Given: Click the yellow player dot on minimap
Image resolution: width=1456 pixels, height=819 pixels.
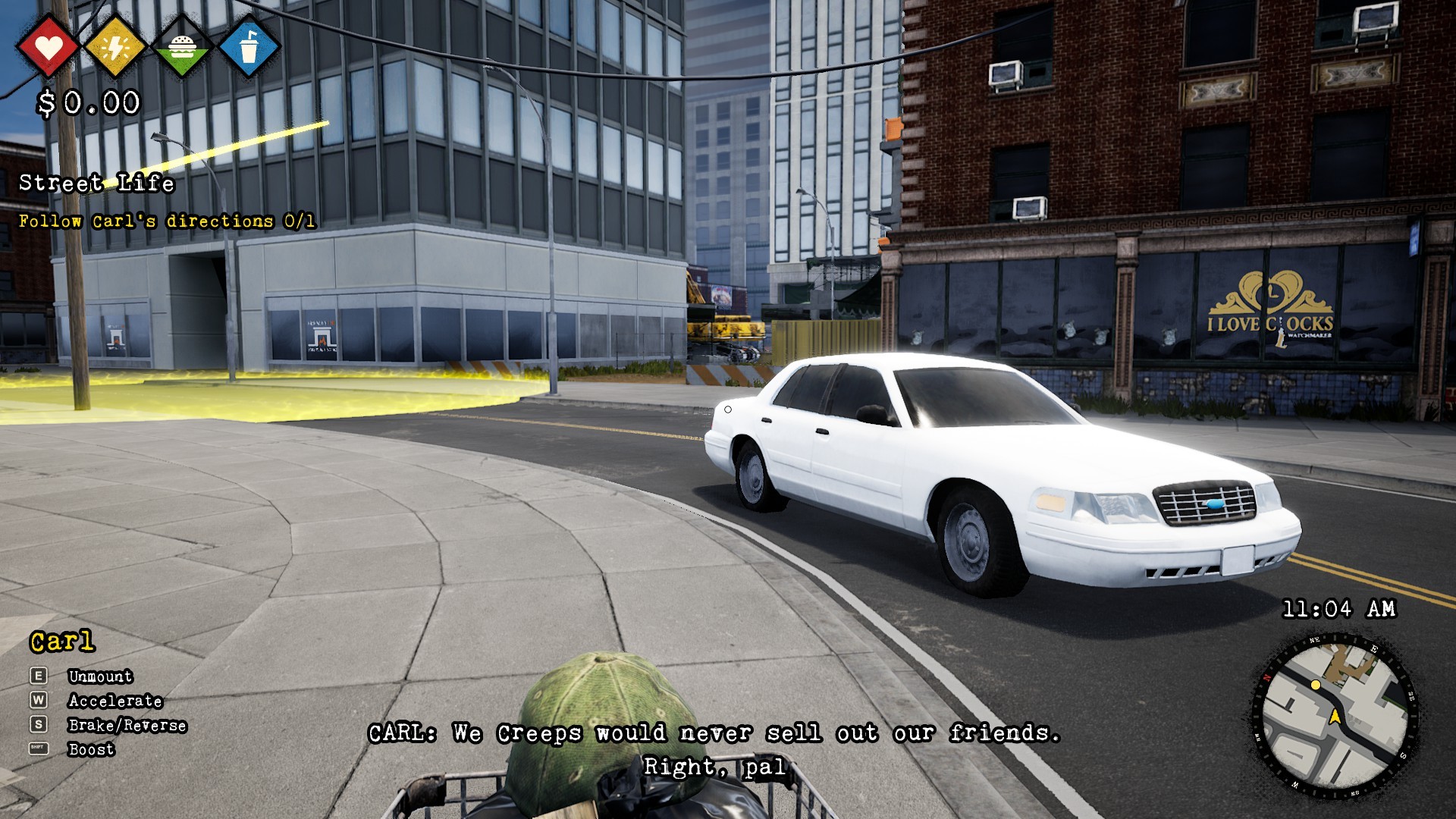Looking at the screenshot, I should pos(1316,686).
